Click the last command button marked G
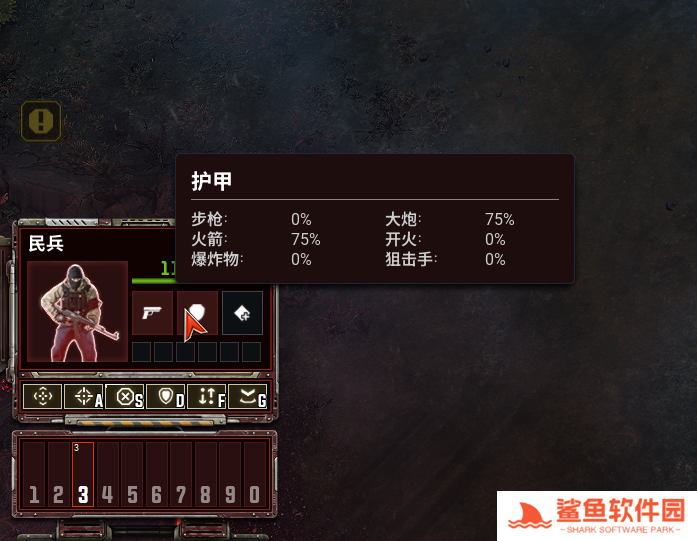The width and height of the screenshot is (697, 541). tap(248, 397)
